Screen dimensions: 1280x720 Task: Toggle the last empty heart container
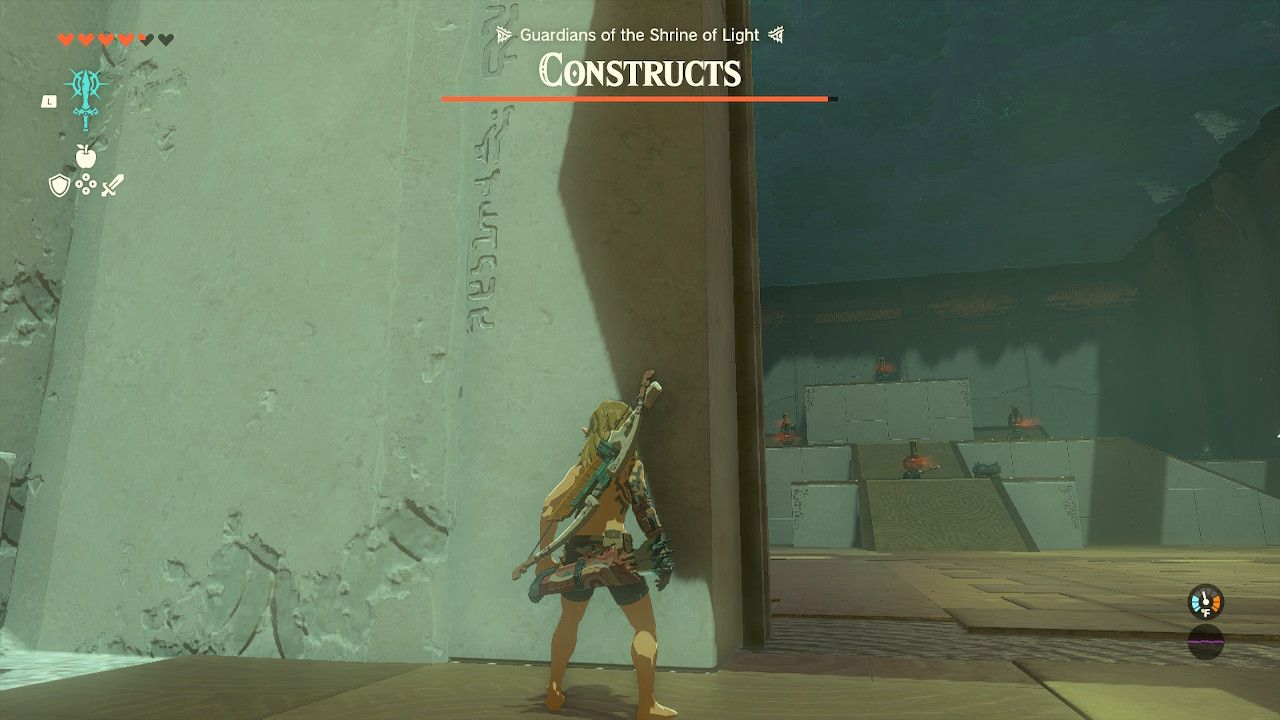(164, 38)
